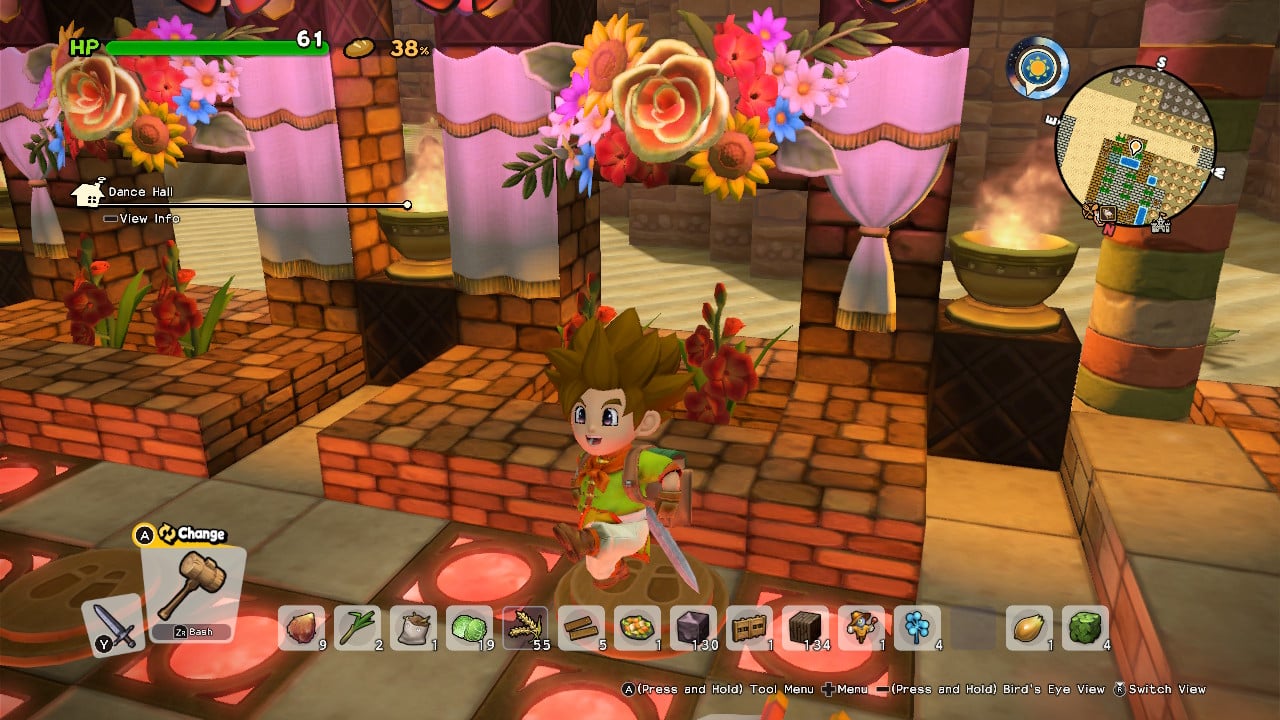
Task: Choose the cabbage hotbar slot
Action: tap(470, 628)
